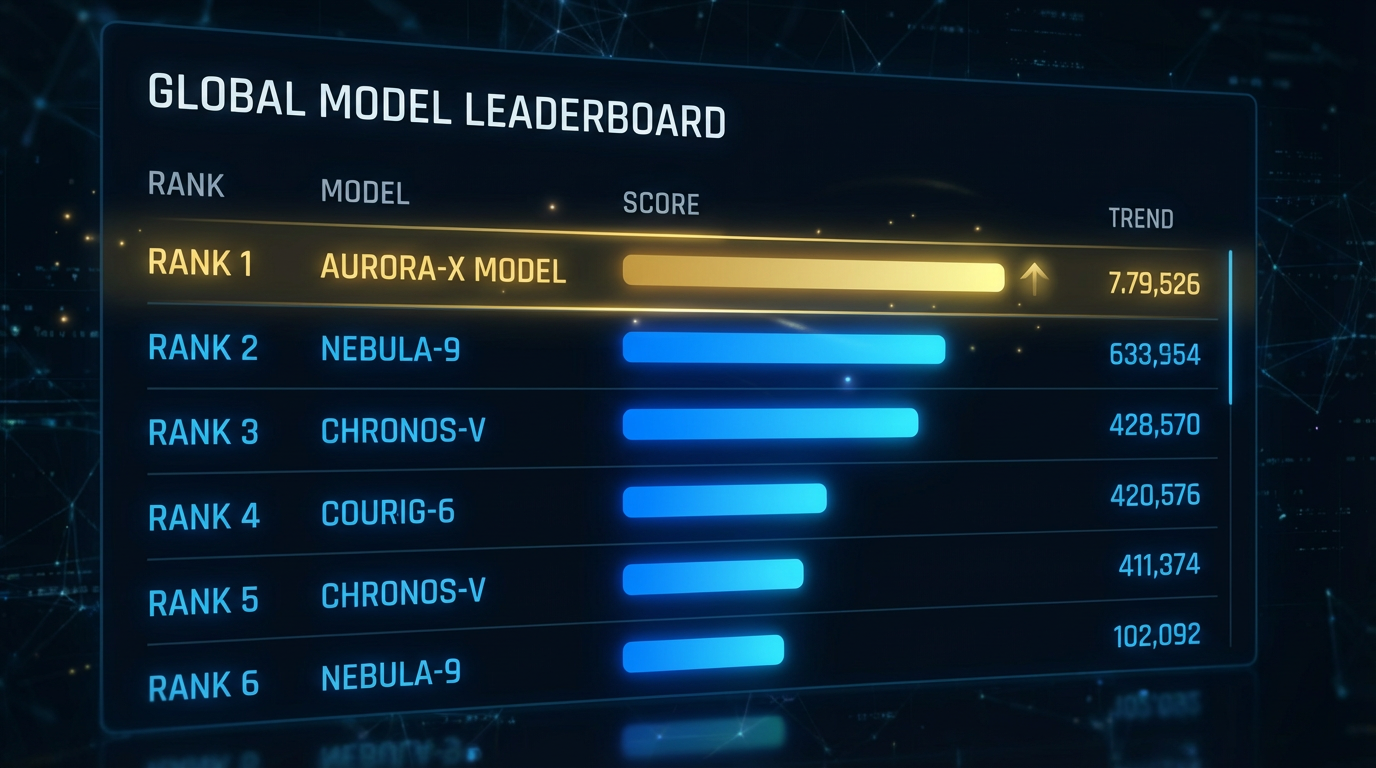Select the Rank 1 Aurora-X Model row

click(443, 268)
